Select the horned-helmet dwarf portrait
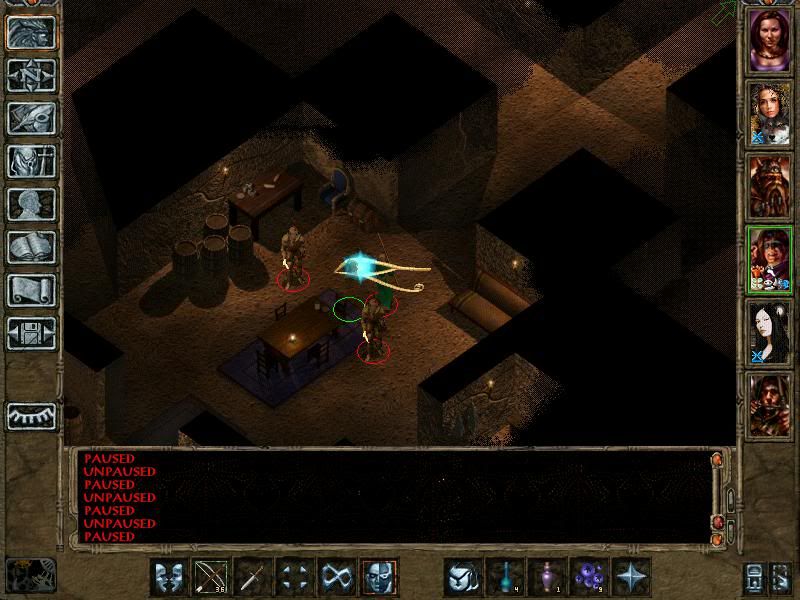The height and width of the screenshot is (600, 800). click(x=769, y=186)
